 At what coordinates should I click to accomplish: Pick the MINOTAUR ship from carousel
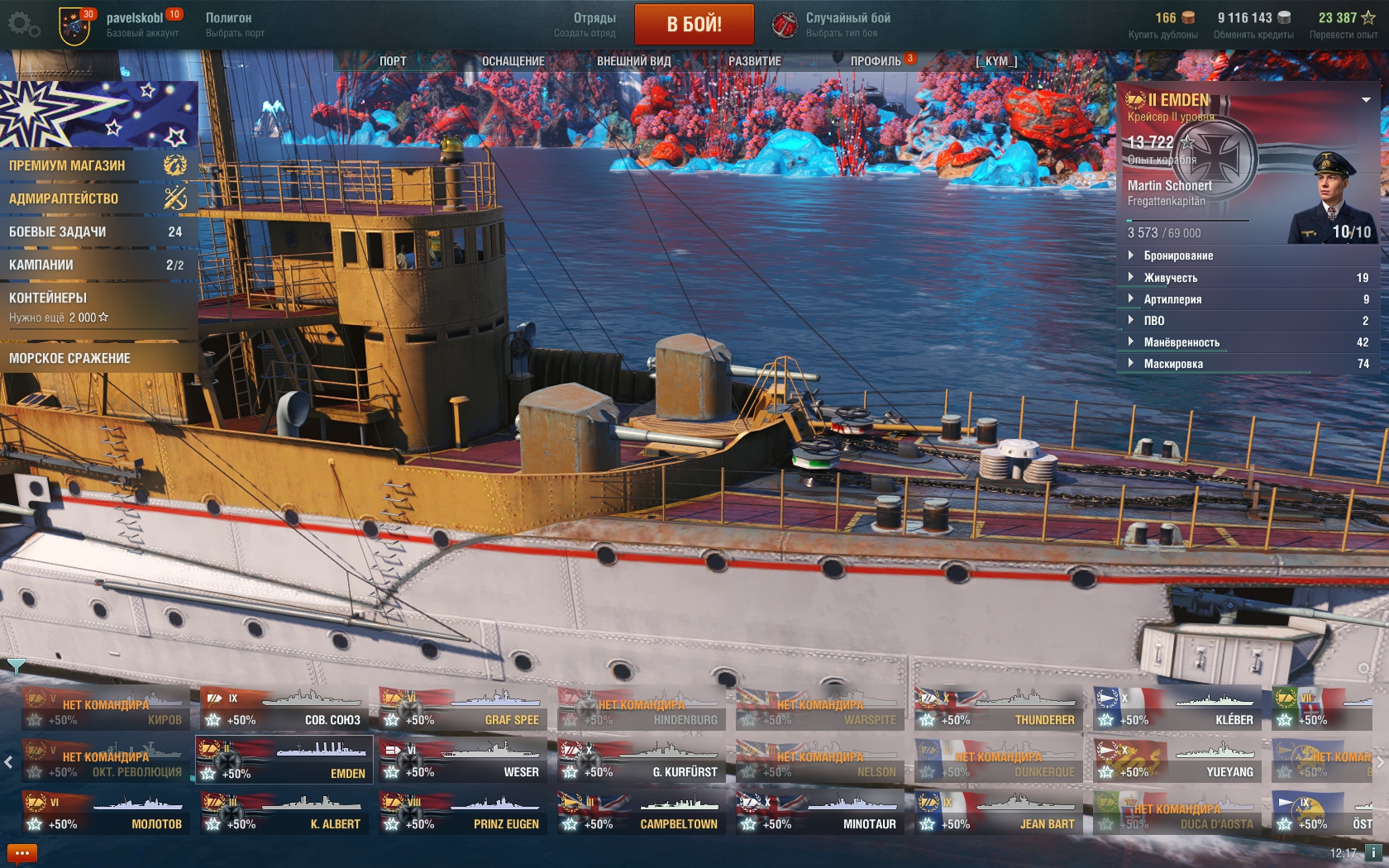click(820, 813)
